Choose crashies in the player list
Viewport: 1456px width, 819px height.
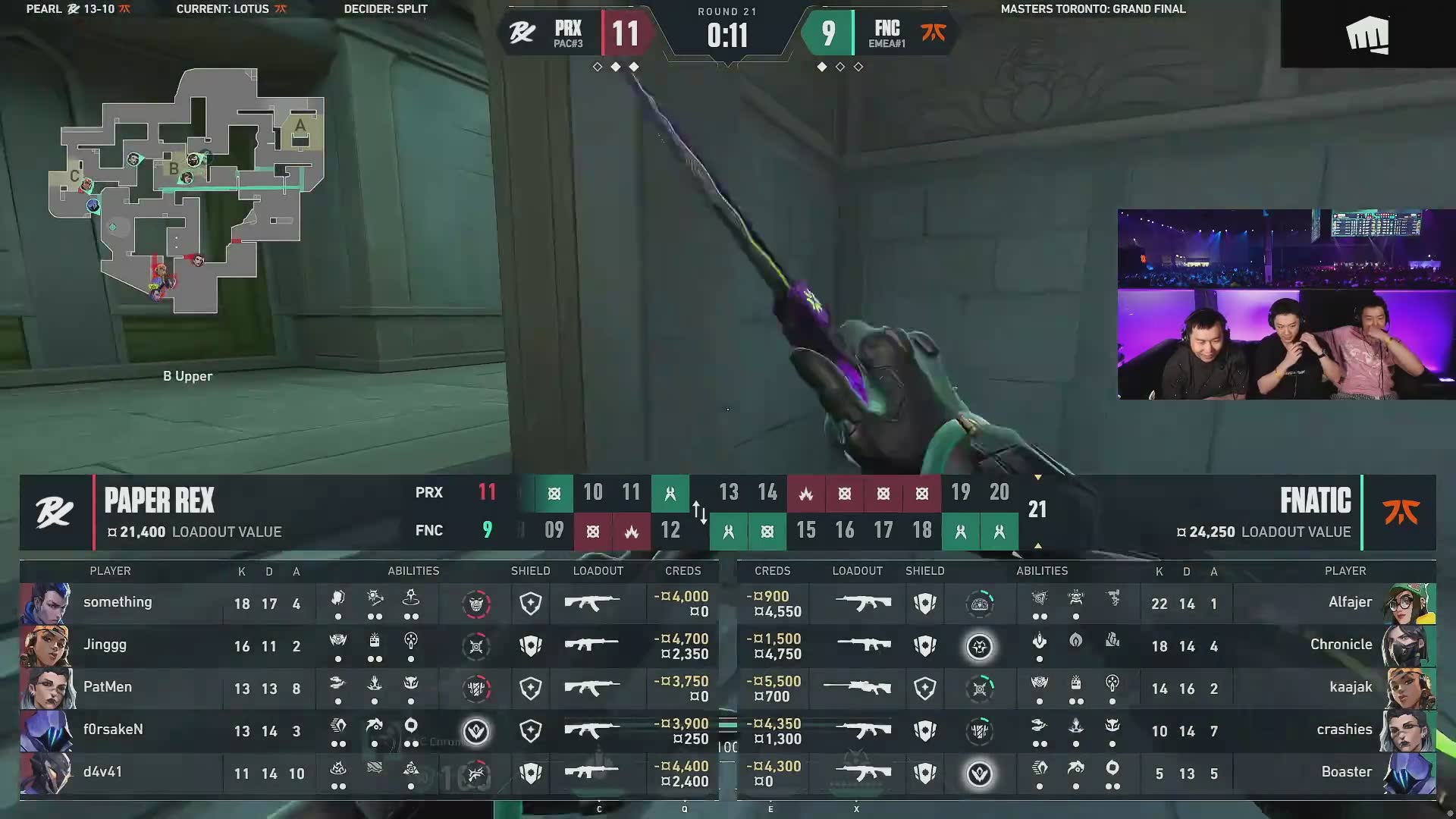1344,730
